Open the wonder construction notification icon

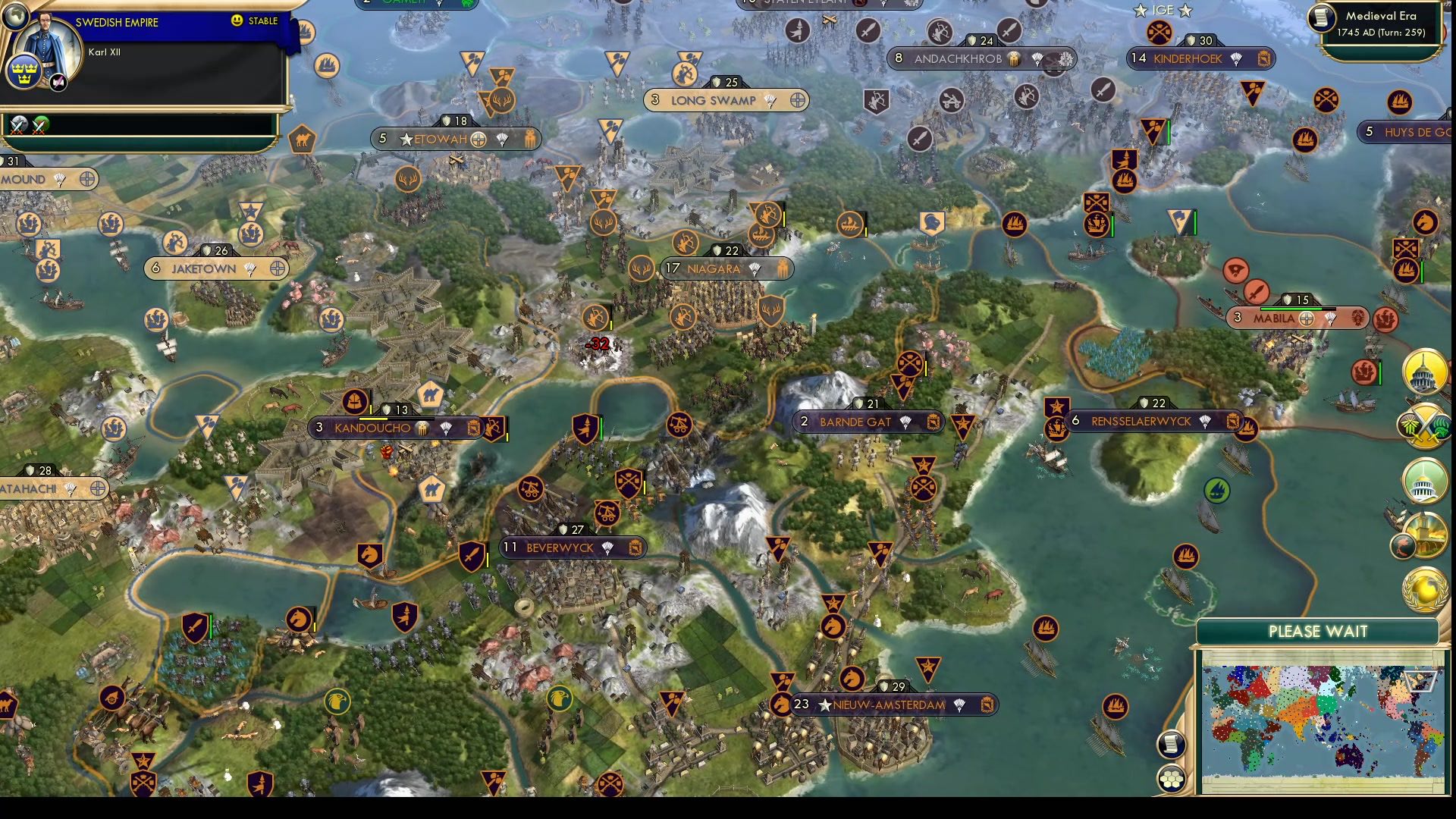click(x=1424, y=535)
